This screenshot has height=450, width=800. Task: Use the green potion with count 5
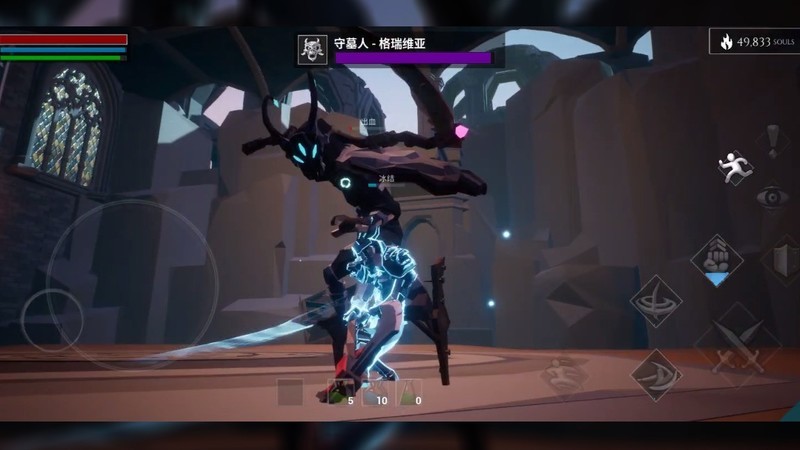(x=337, y=393)
